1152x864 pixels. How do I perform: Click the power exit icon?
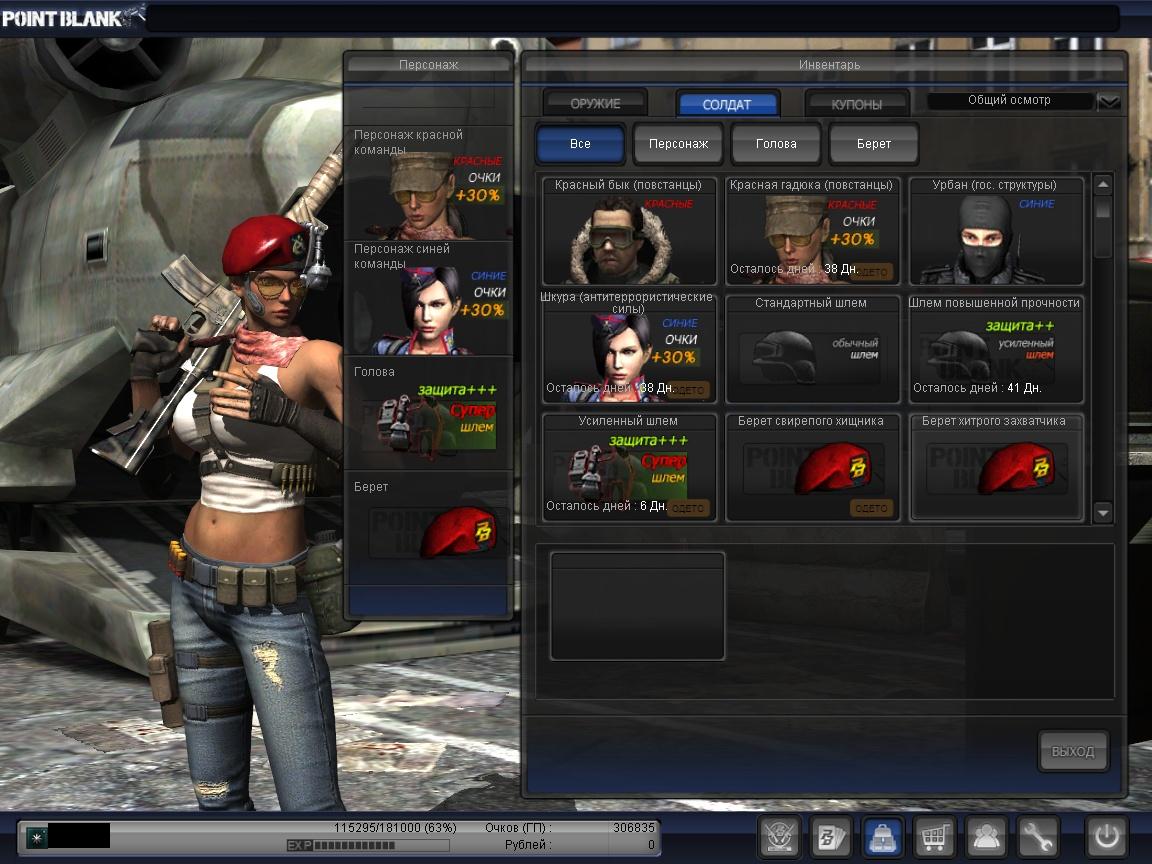point(1107,835)
